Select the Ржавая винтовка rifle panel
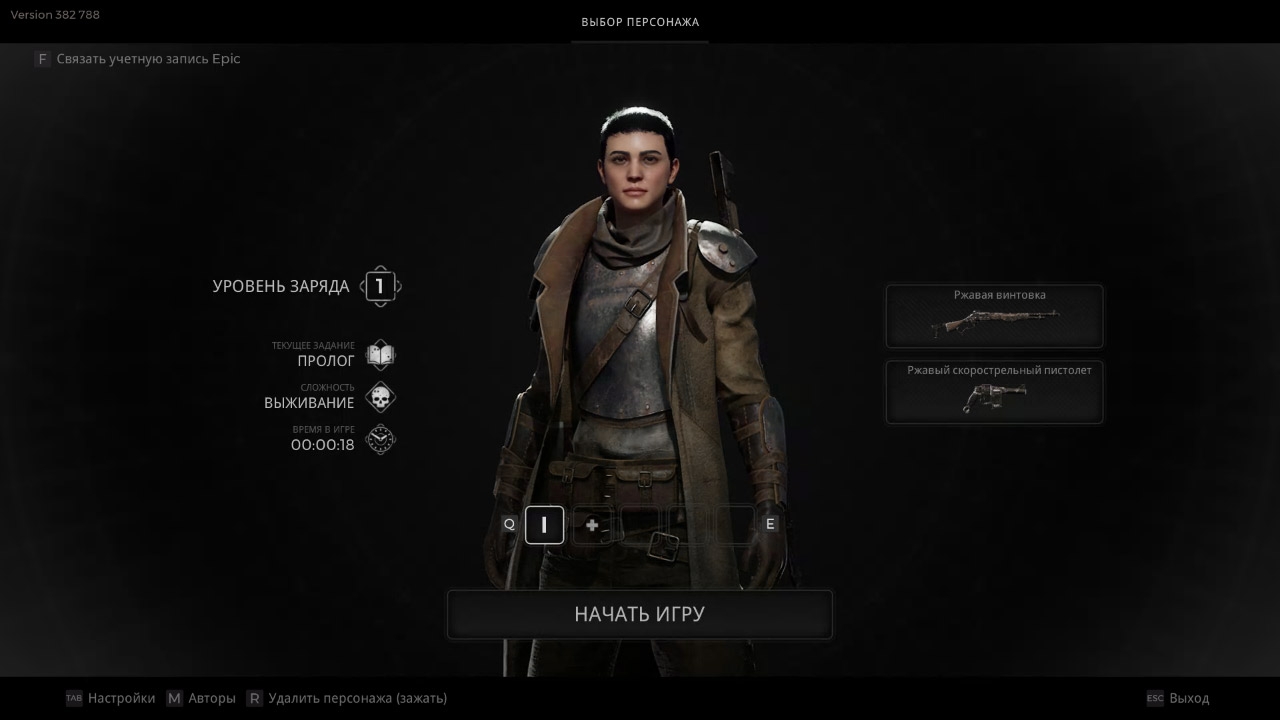Image resolution: width=1280 pixels, height=720 pixels. 994,316
